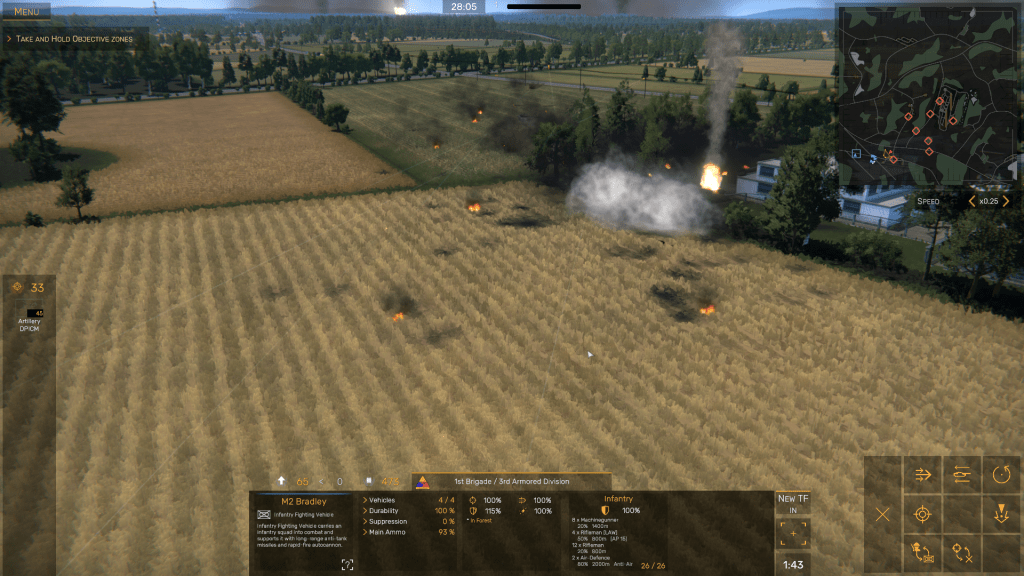Image resolution: width=1024 pixels, height=576 pixels.
Task: Click the soldier-to-vehicle swap icon
Action: click(922, 552)
